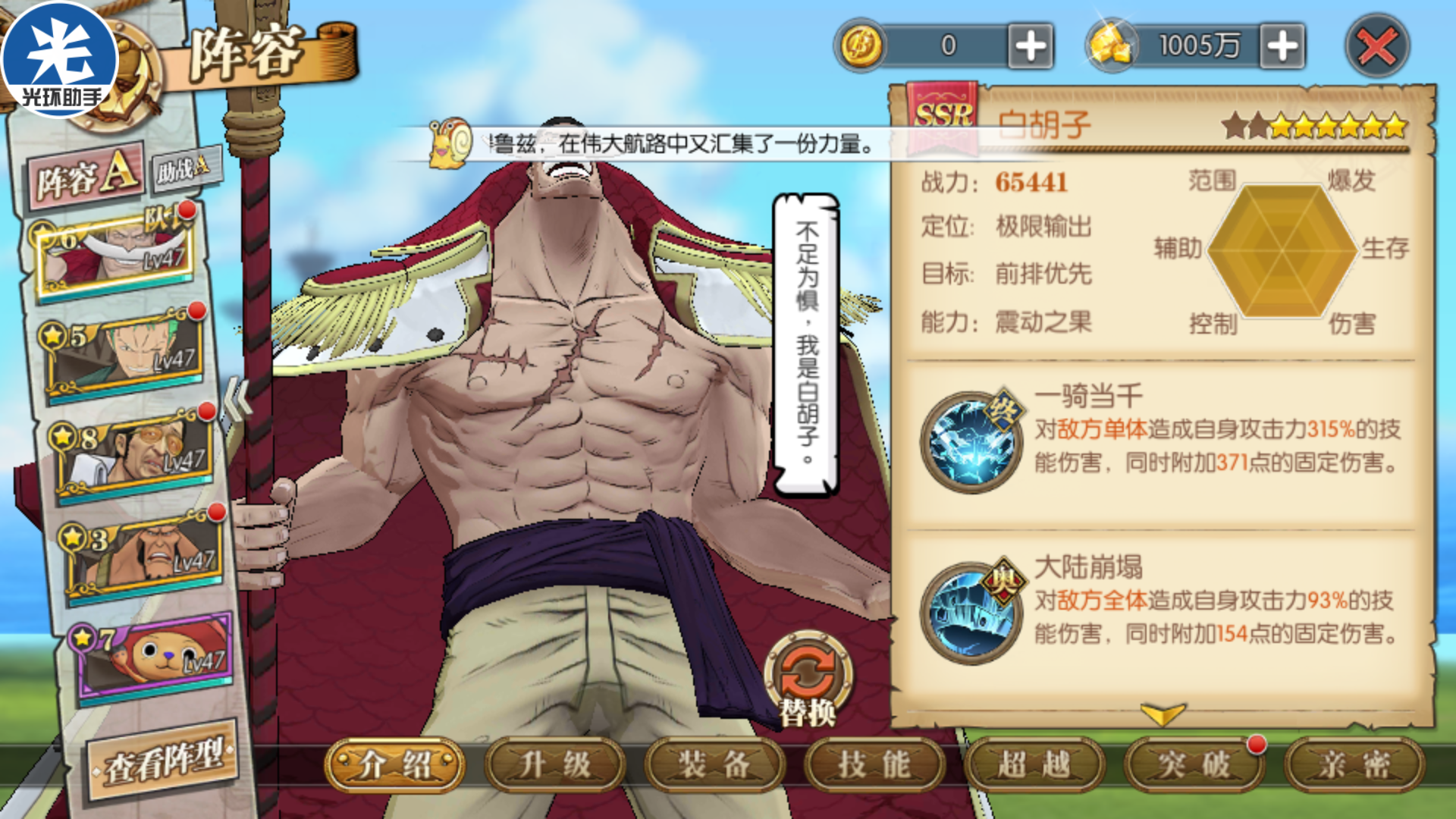
Task: Expand skill list with the yellow down arrow
Action: click(1162, 714)
